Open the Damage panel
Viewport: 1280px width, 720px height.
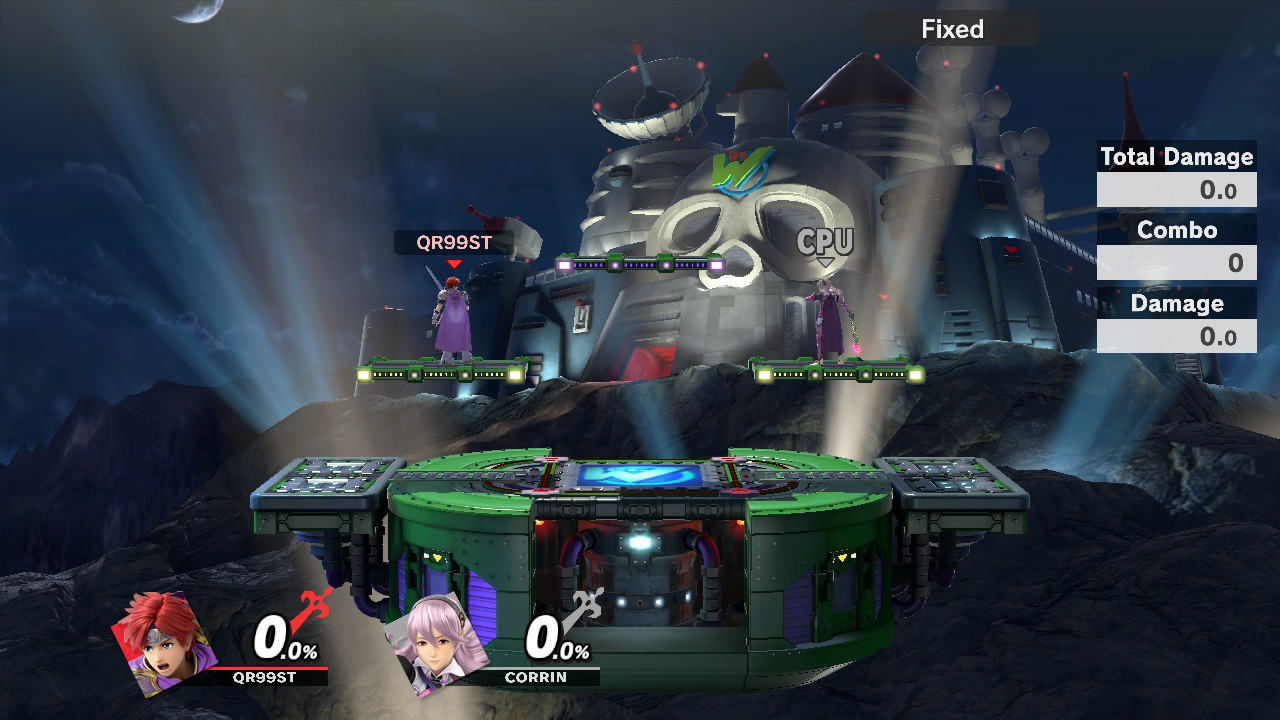[x=1176, y=318]
